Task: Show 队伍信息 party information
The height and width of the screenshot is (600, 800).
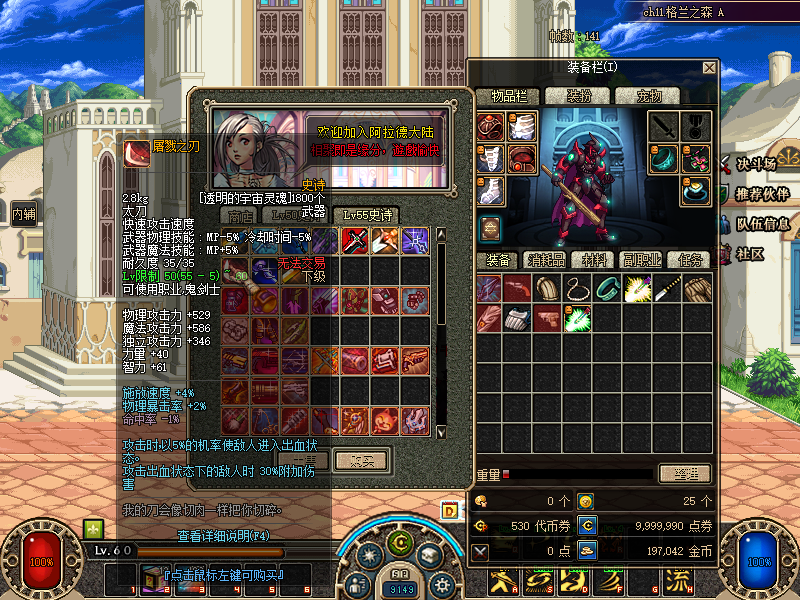Action: pos(762,224)
